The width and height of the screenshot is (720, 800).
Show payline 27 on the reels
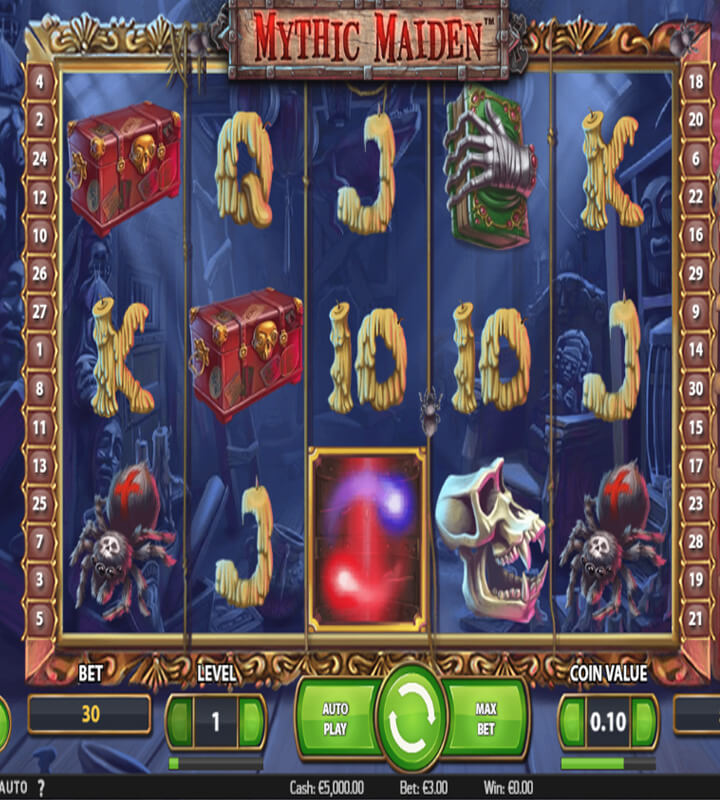[x=40, y=312]
